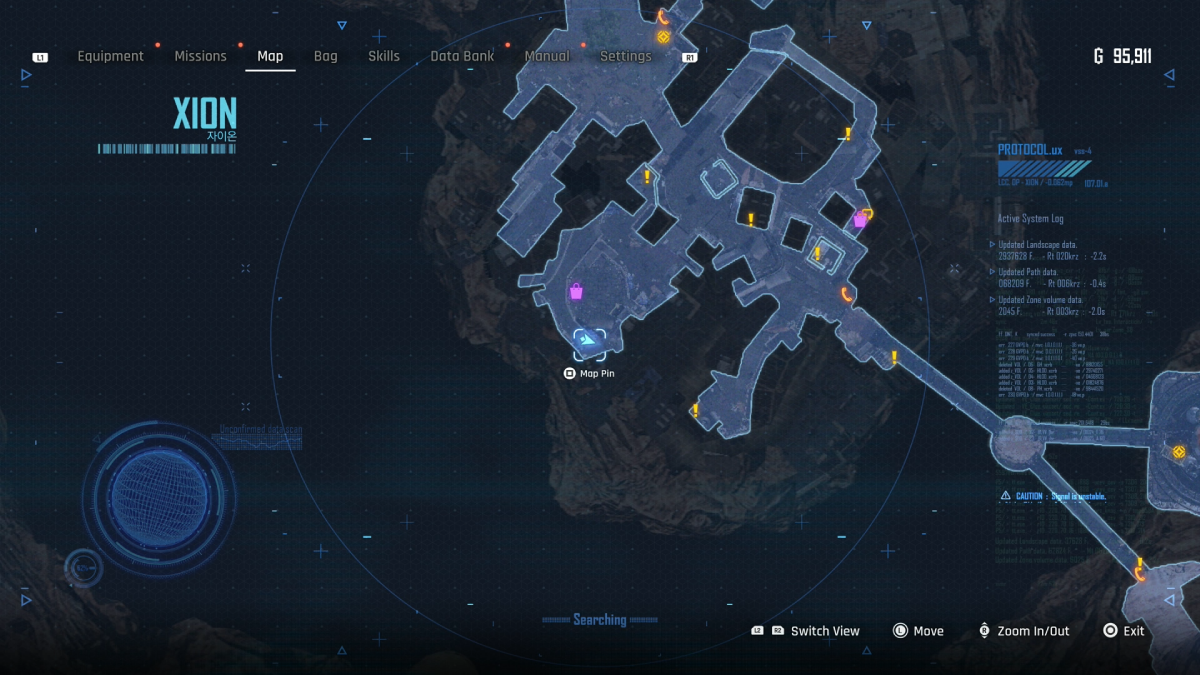Open the Bag tab
This screenshot has height=675, width=1200.
coord(326,57)
